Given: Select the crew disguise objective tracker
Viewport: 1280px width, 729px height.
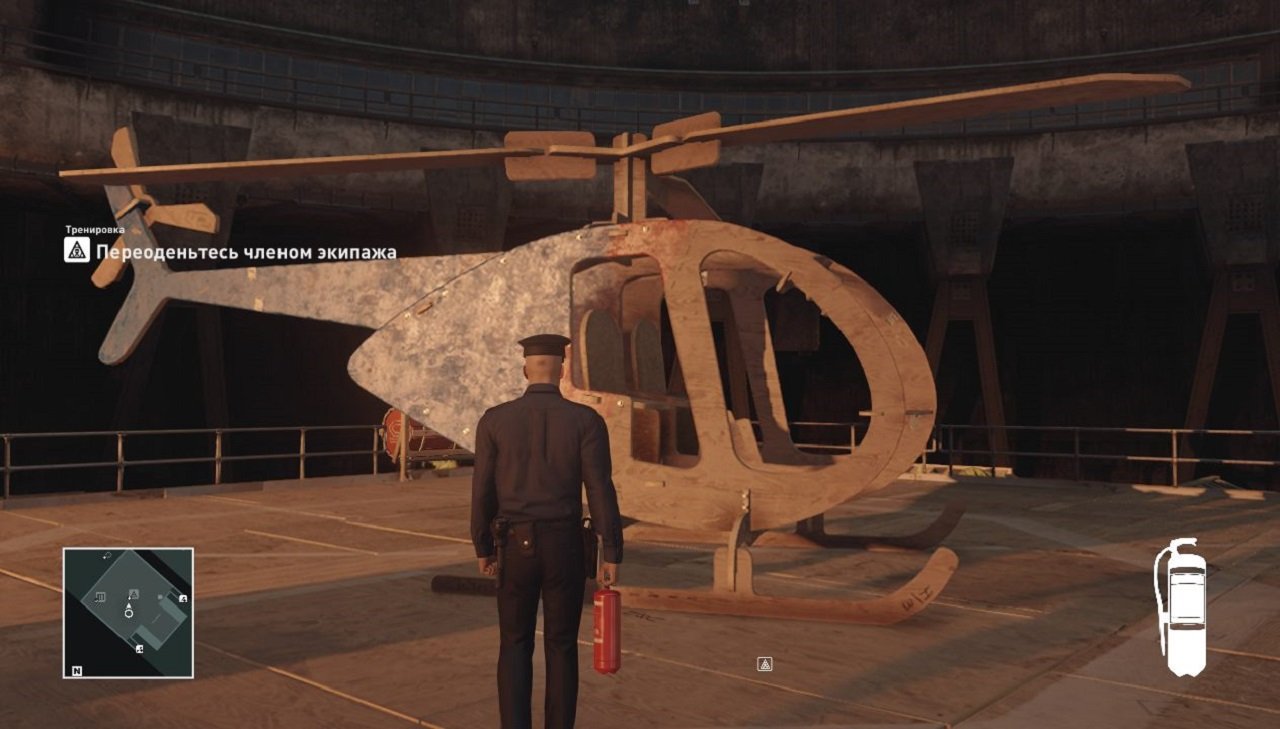Looking at the screenshot, I should pyautogui.click(x=231, y=251).
